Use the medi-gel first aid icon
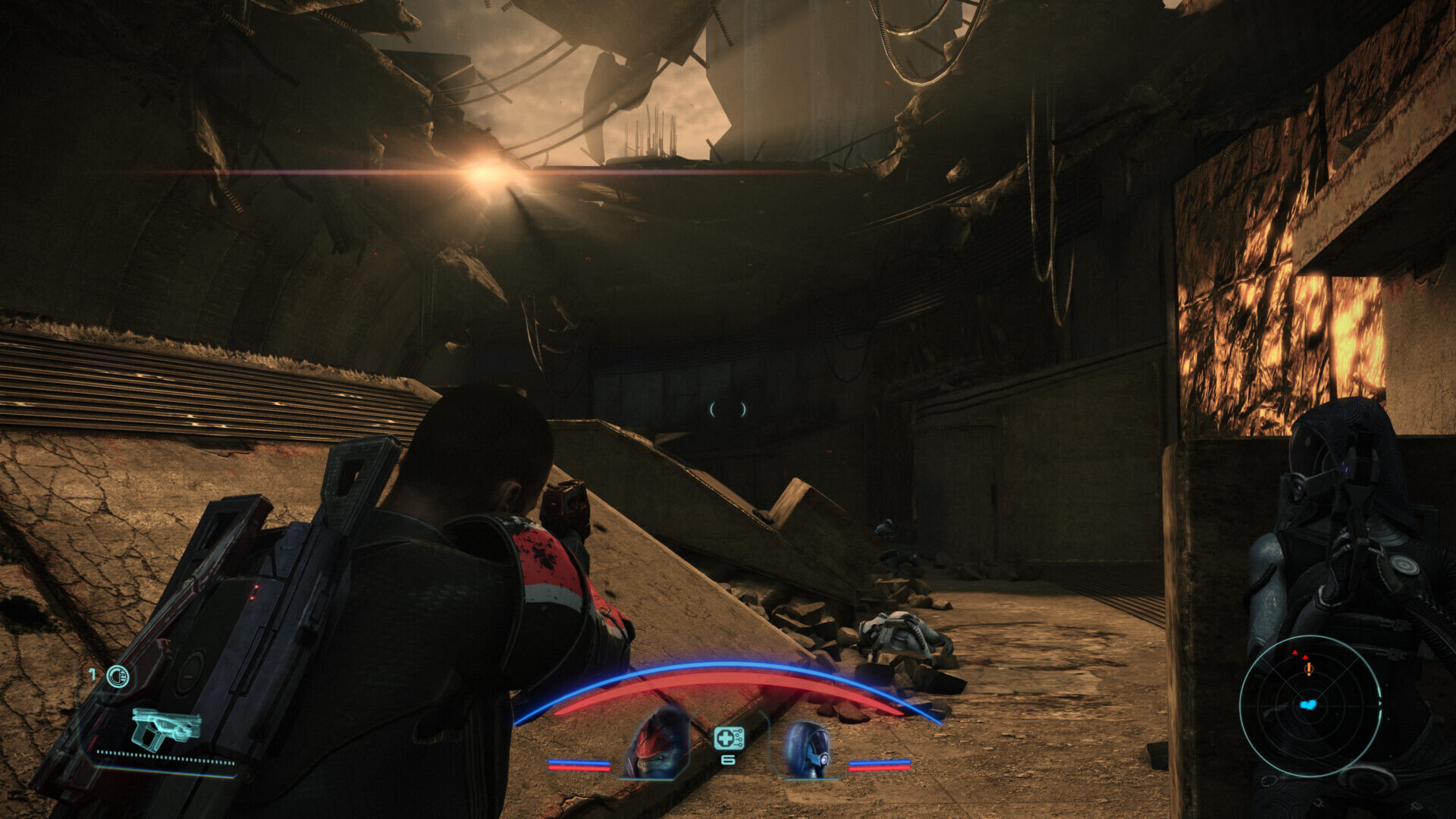The image size is (1456, 819). pos(728,738)
